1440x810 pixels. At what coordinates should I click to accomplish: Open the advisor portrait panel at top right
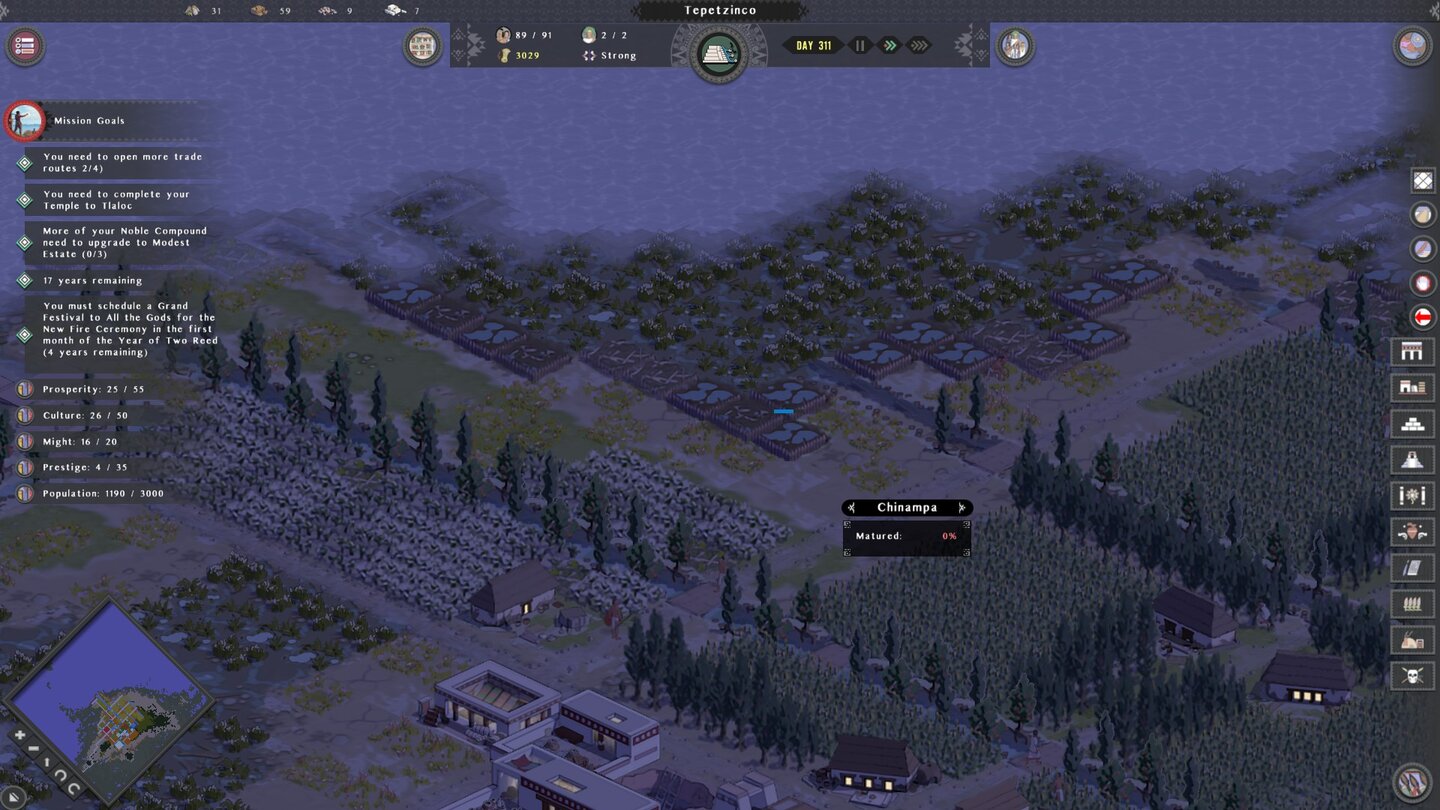click(x=1014, y=45)
